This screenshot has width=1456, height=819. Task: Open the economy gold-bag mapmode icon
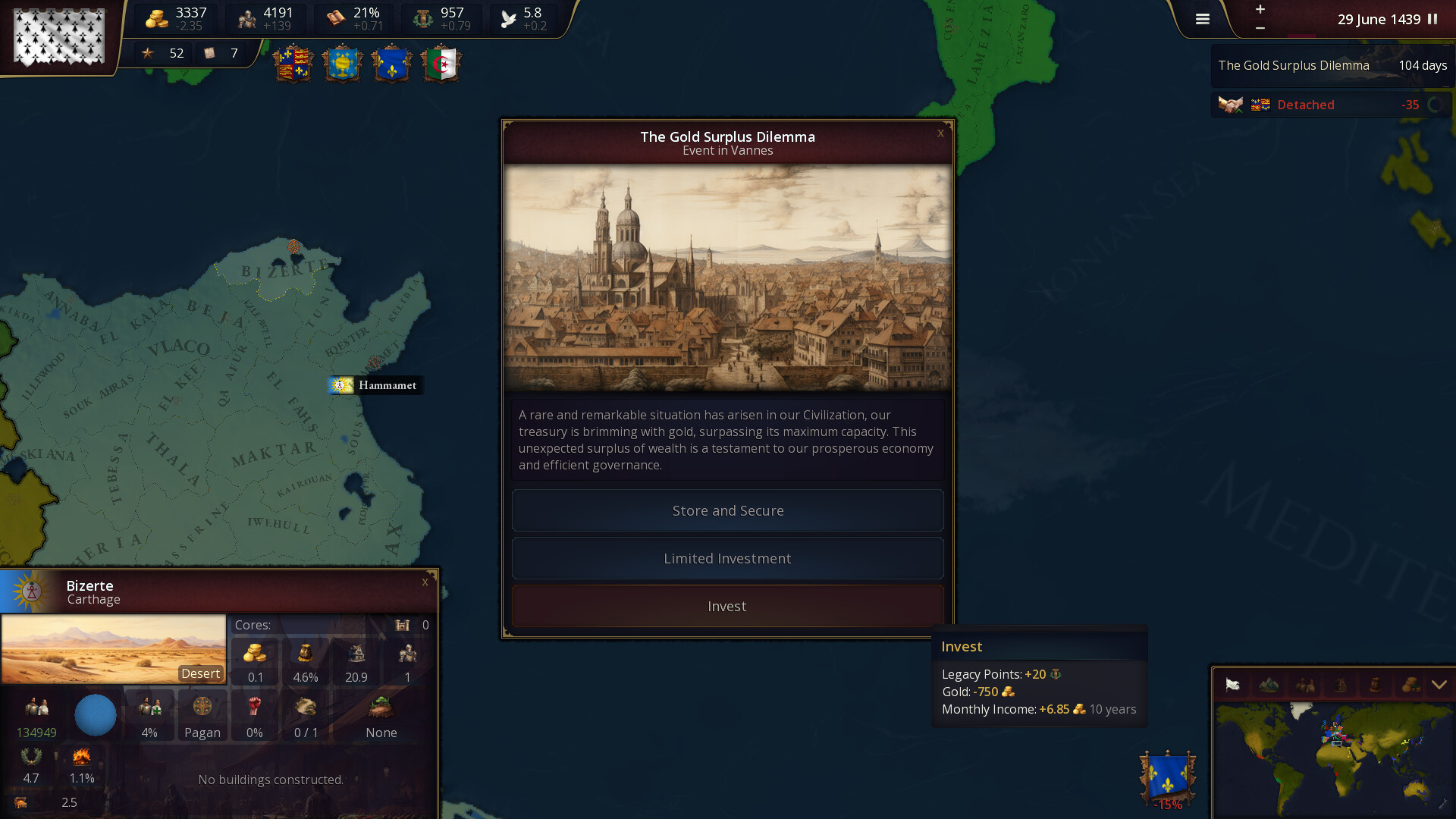tap(1411, 684)
